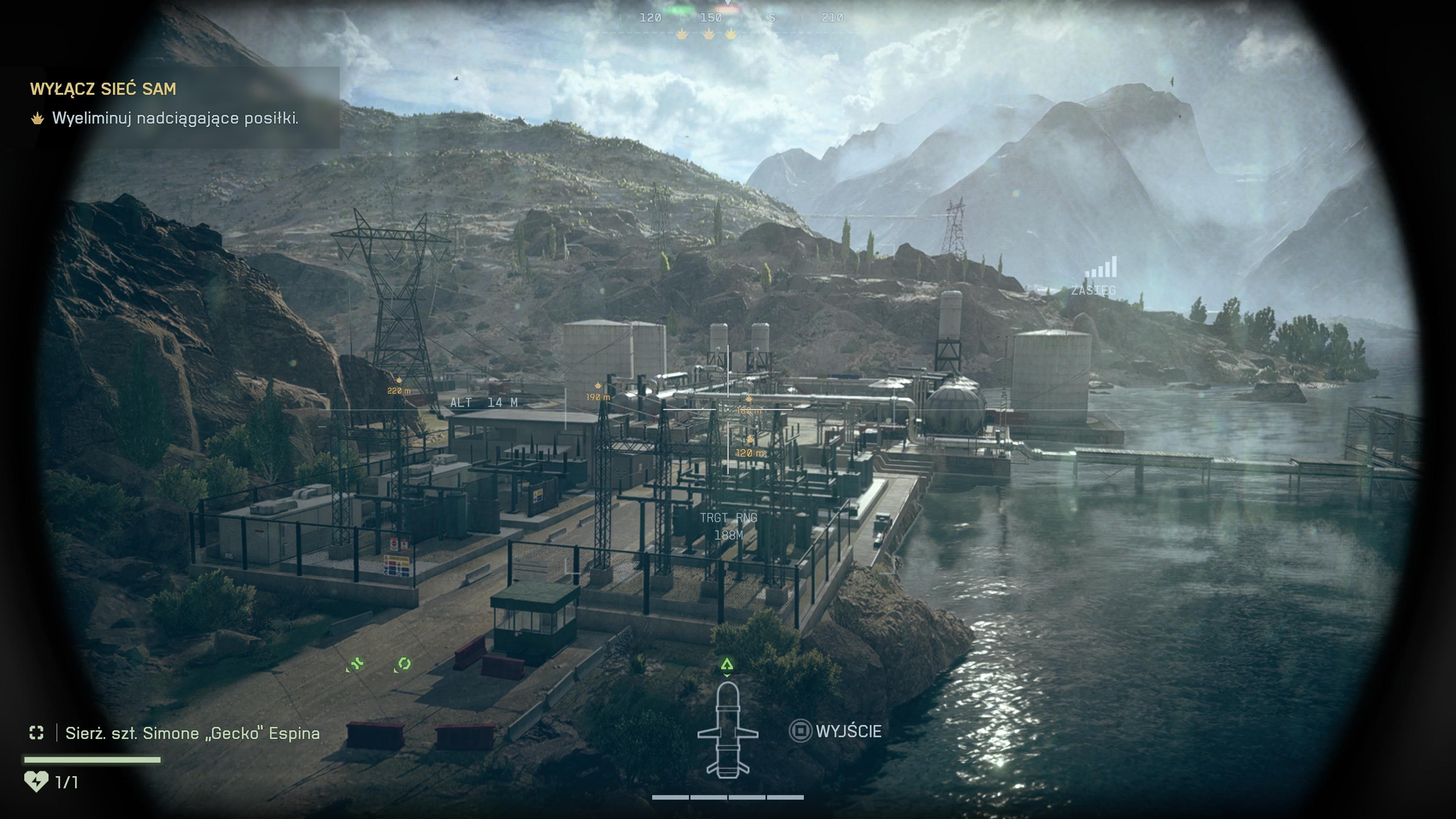
Task: Click the 220 m objective marker
Action: [399, 386]
